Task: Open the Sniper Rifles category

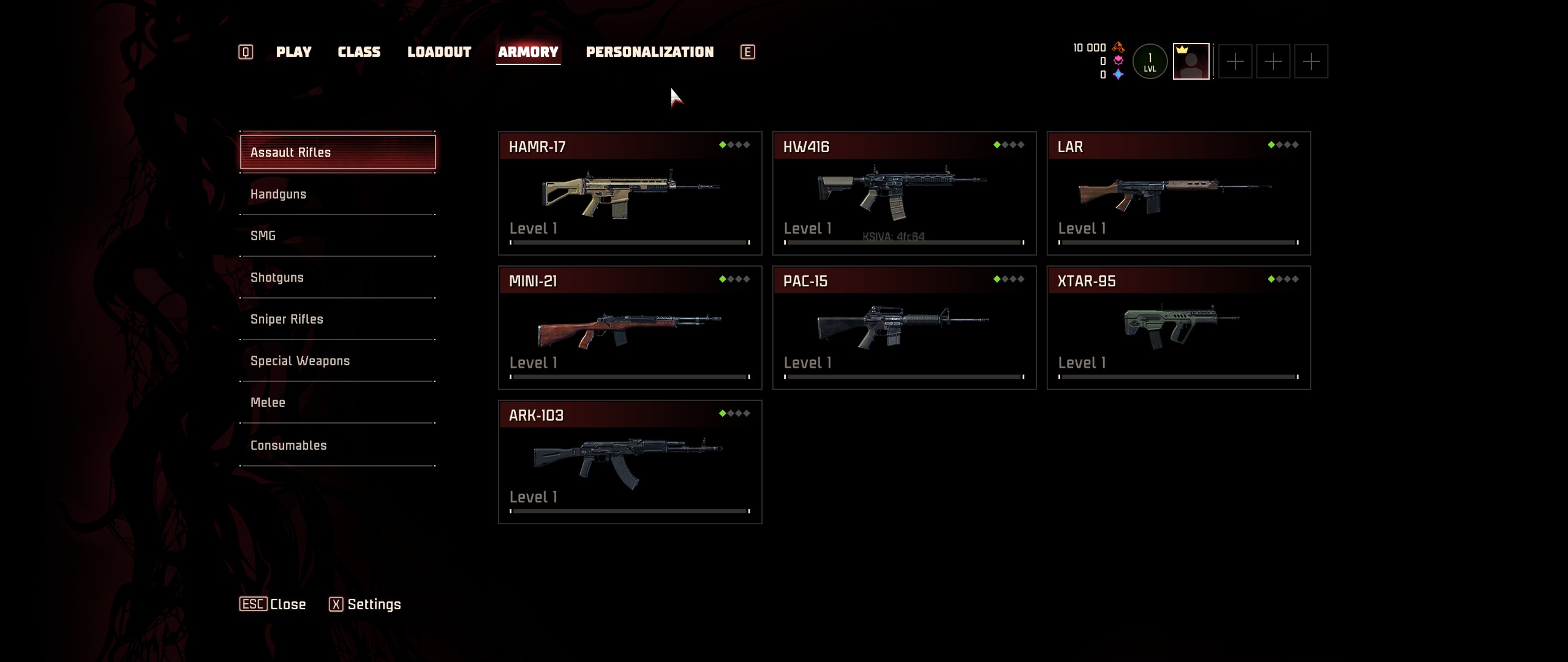Action: click(337, 319)
